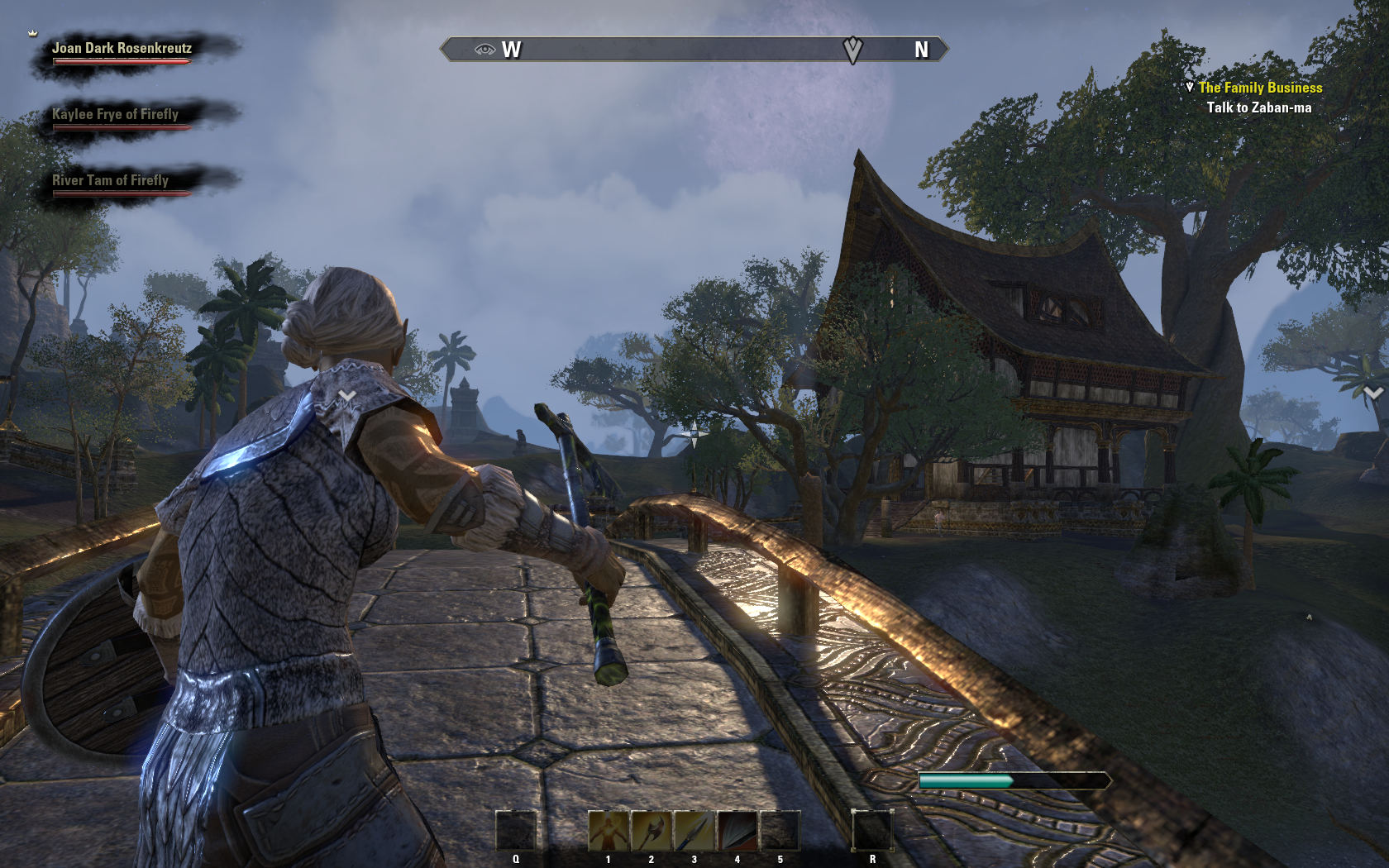
Task: Use the axe ability in slot 2
Action: click(x=652, y=830)
